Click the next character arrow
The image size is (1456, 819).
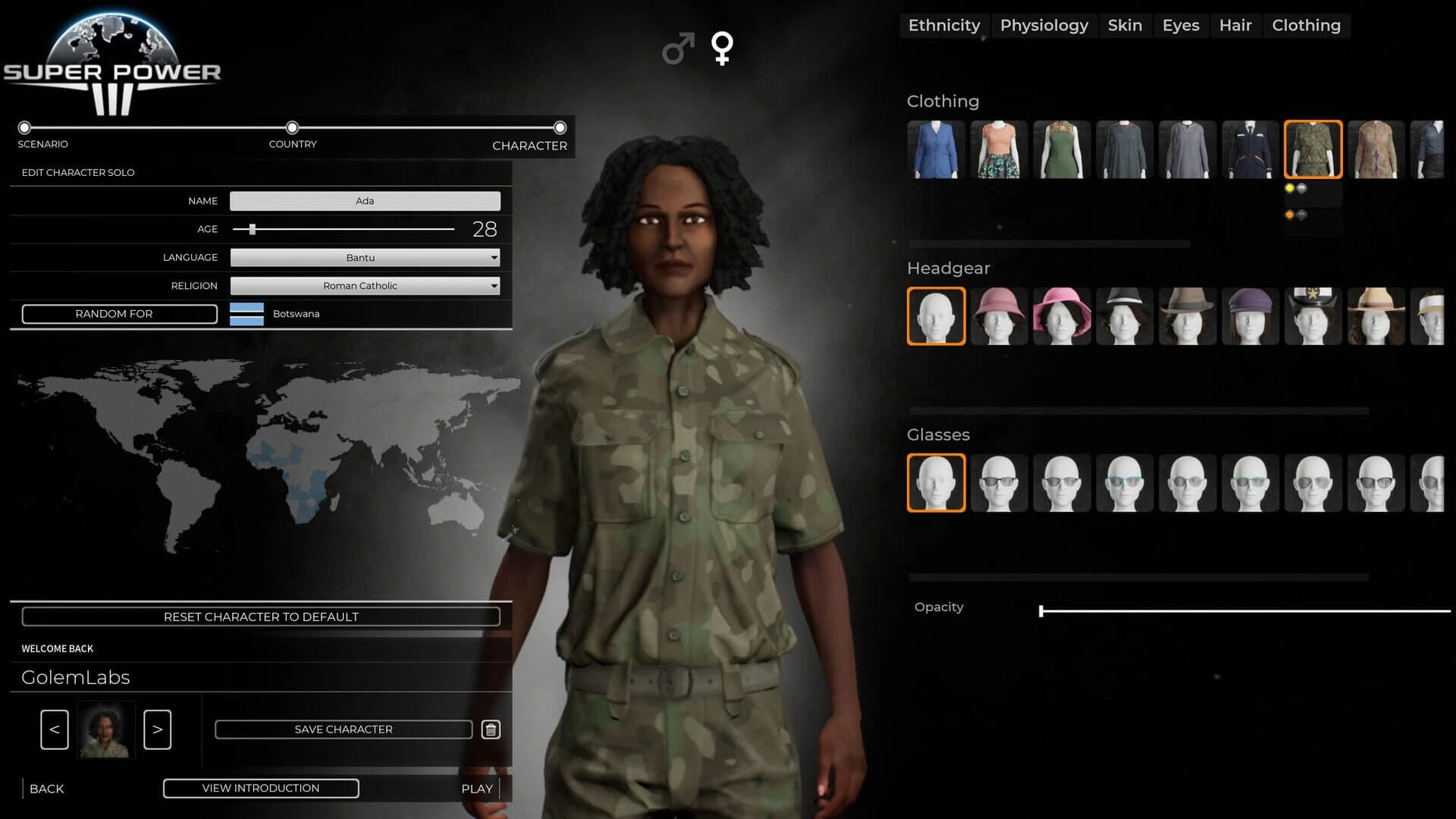coord(157,729)
